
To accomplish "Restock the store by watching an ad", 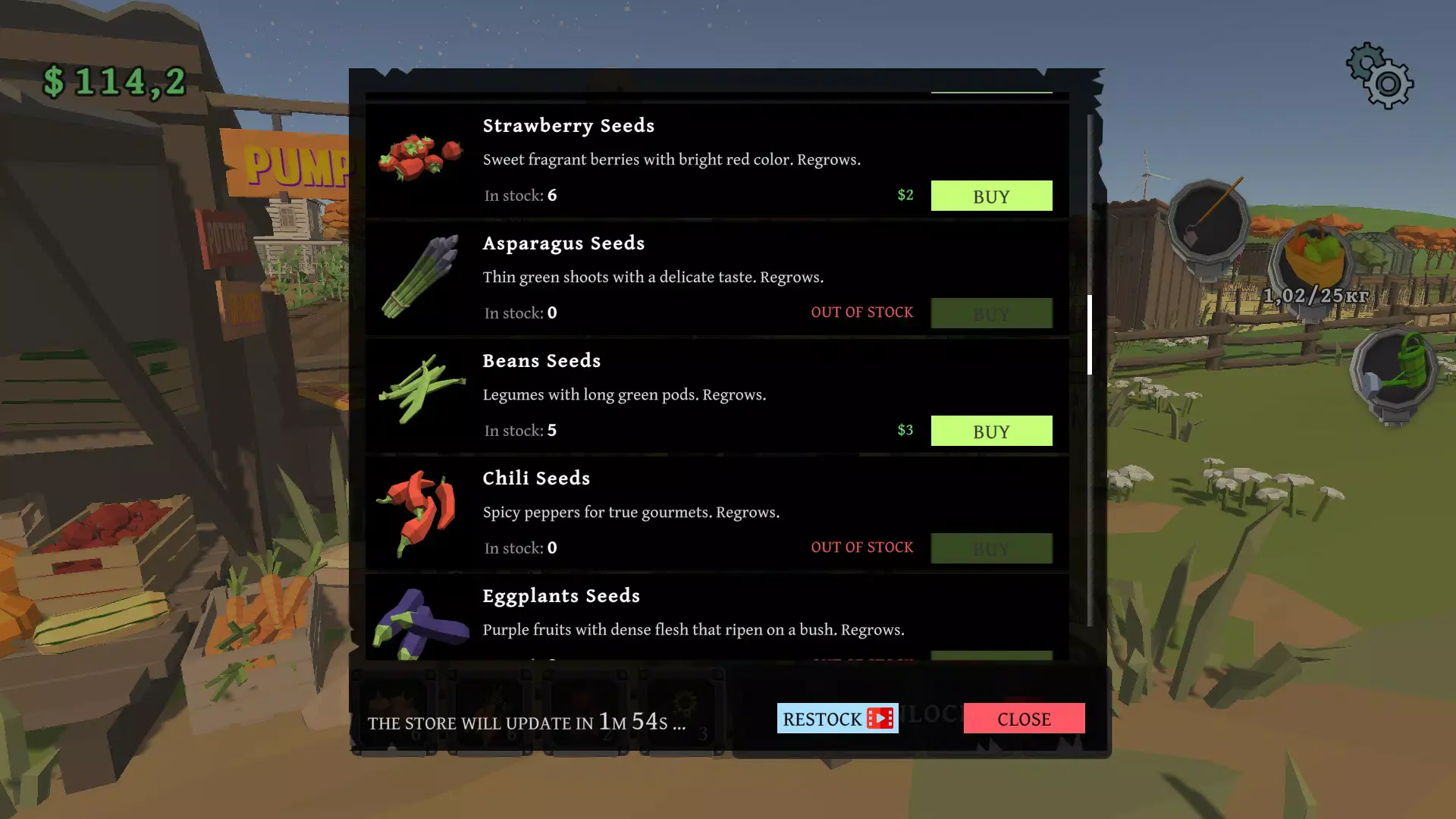I will pyautogui.click(x=837, y=718).
